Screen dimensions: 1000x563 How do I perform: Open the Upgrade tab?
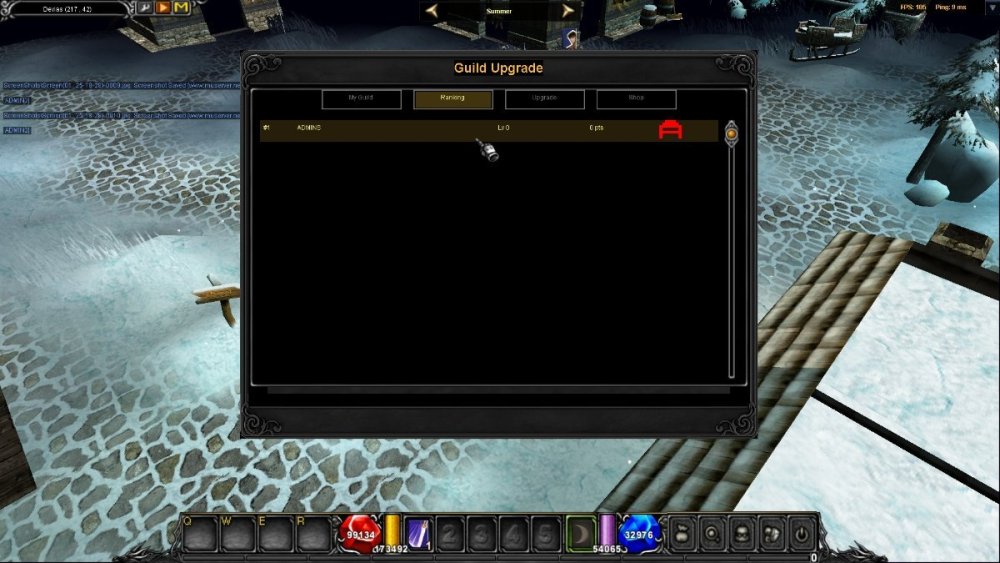(545, 99)
